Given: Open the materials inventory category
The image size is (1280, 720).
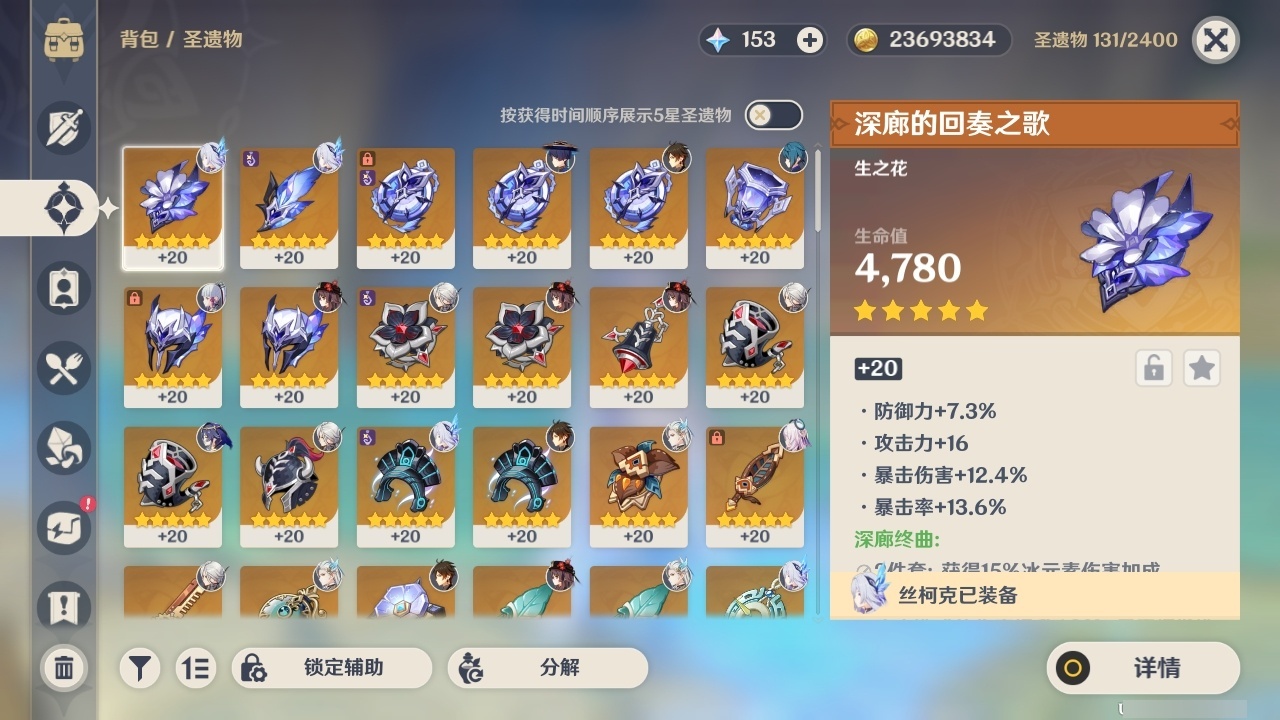Looking at the screenshot, I should pyautogui.click(x=63, y=448).
